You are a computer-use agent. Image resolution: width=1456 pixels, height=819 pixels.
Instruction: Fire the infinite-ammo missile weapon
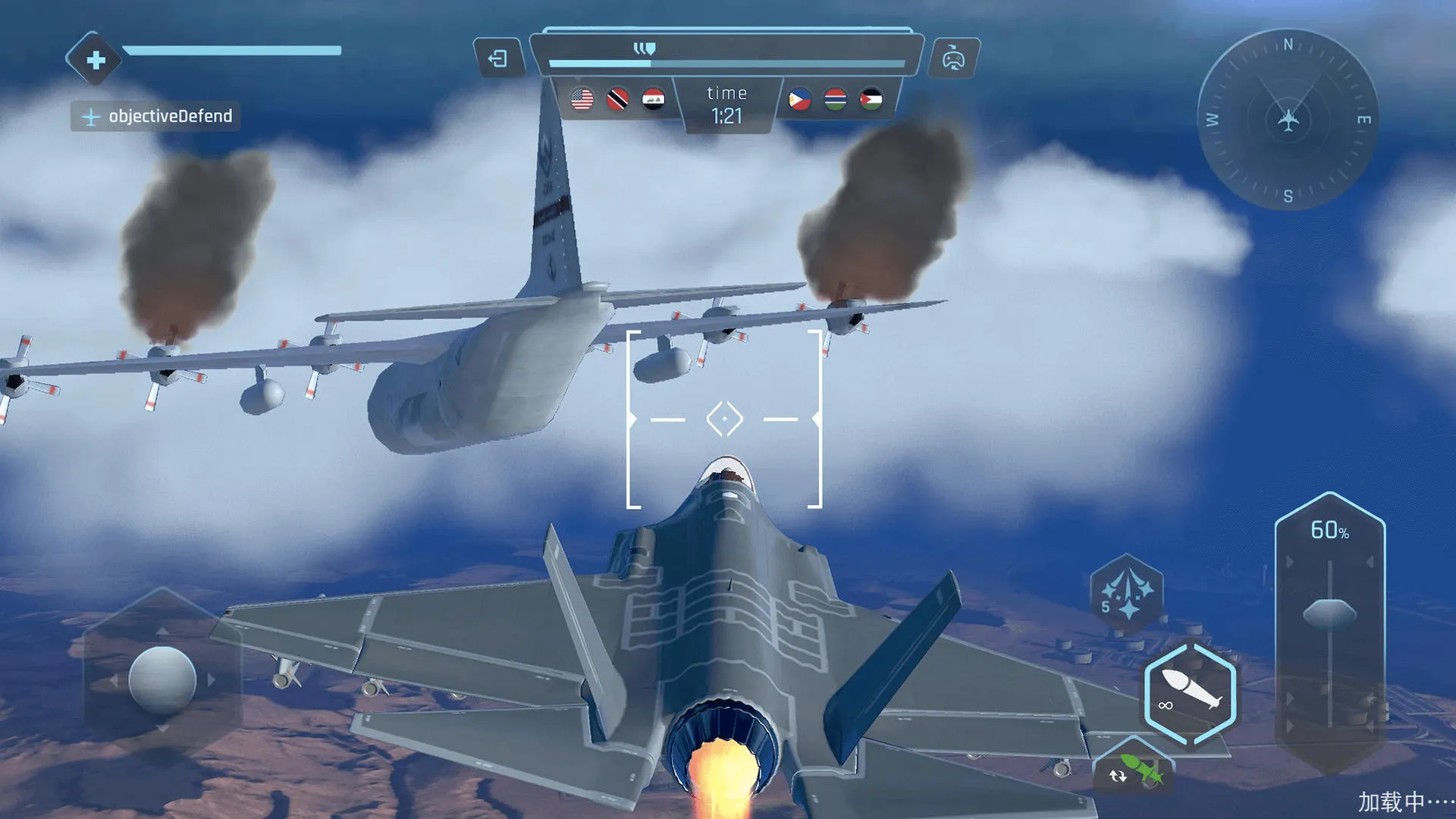(x=1189, y=692)
